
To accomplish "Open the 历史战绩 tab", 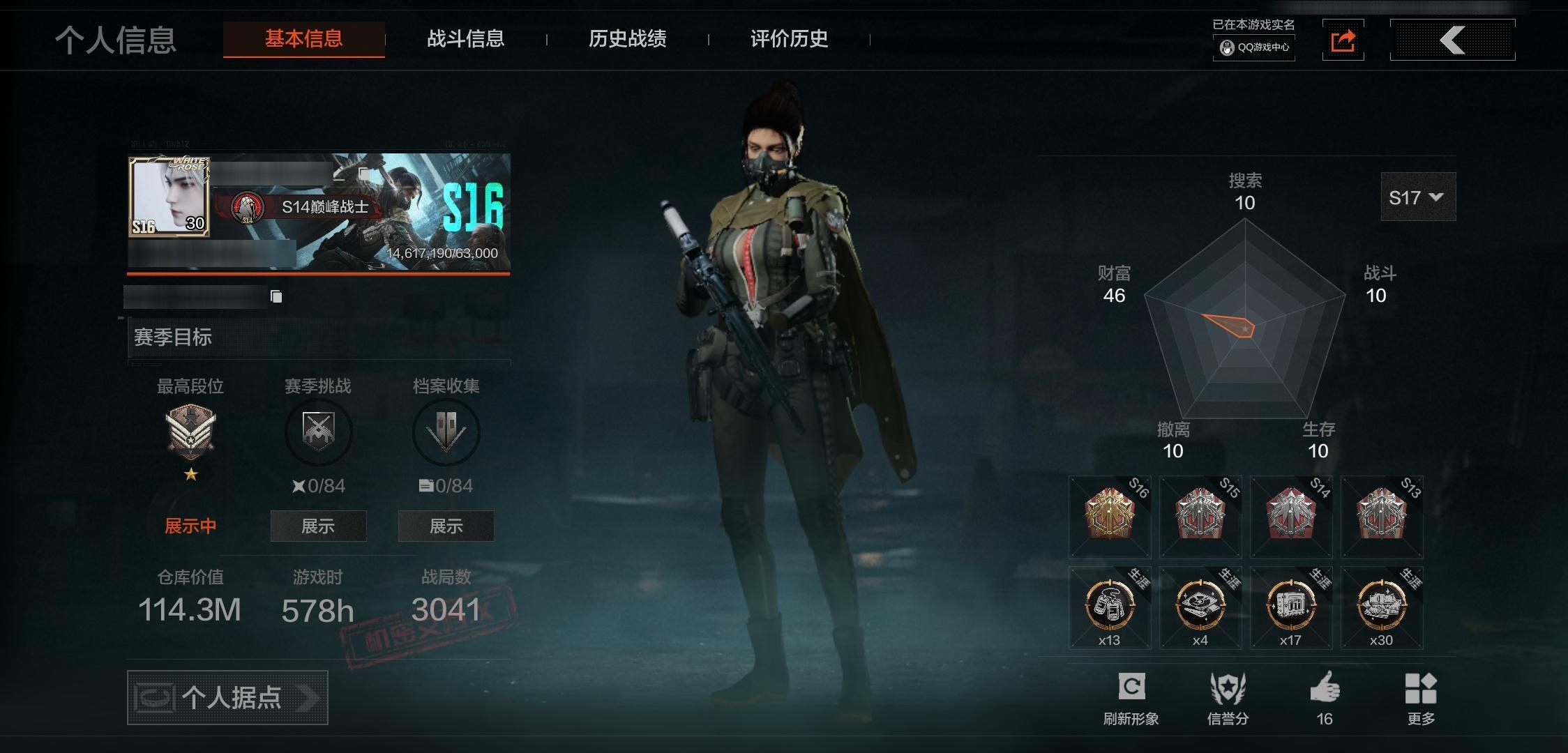I will point(627,39).
